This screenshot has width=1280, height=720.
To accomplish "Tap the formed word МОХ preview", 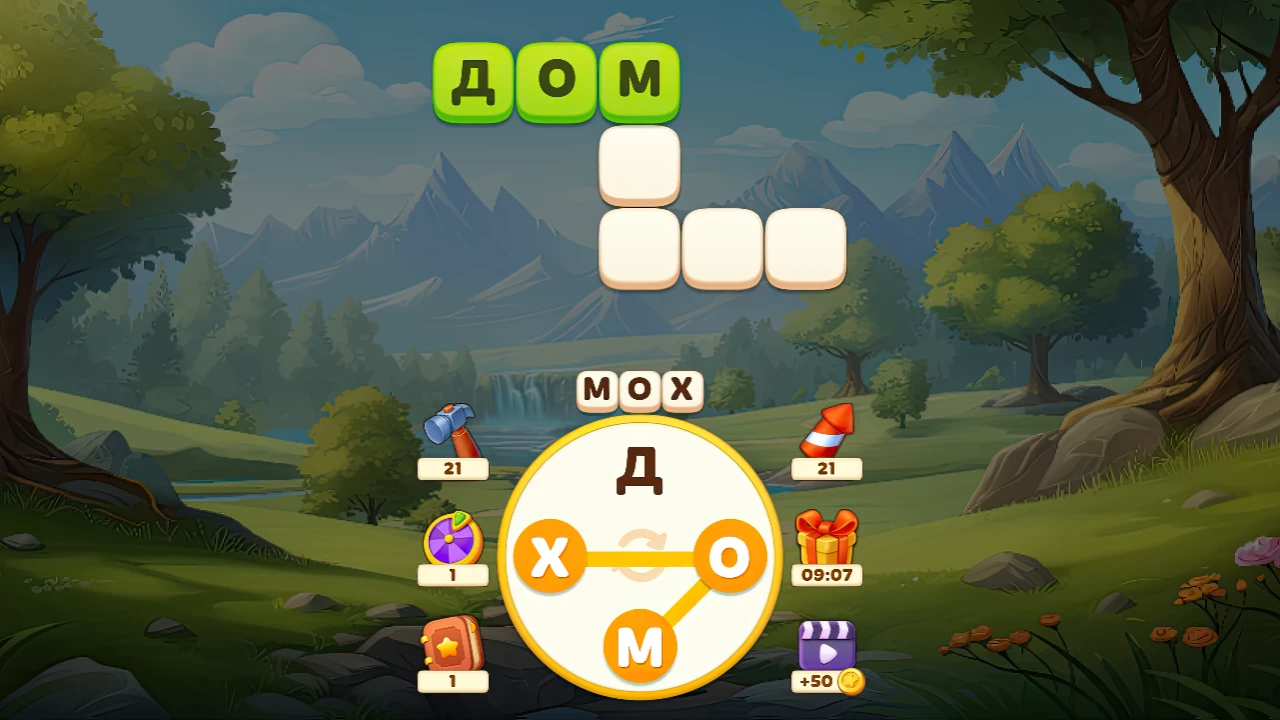I will point(640,390).
